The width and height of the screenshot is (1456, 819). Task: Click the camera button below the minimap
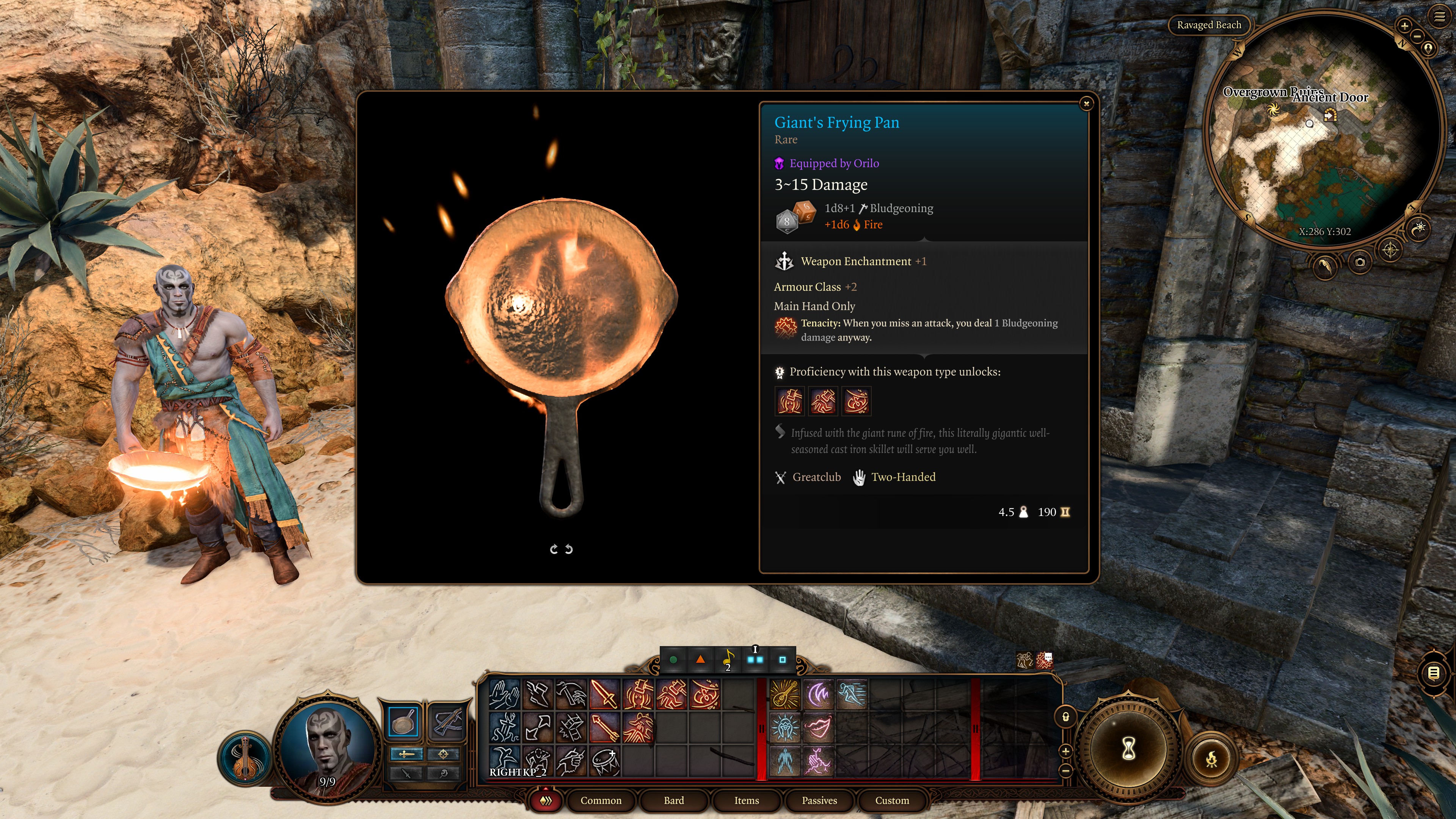point(1360,262)
